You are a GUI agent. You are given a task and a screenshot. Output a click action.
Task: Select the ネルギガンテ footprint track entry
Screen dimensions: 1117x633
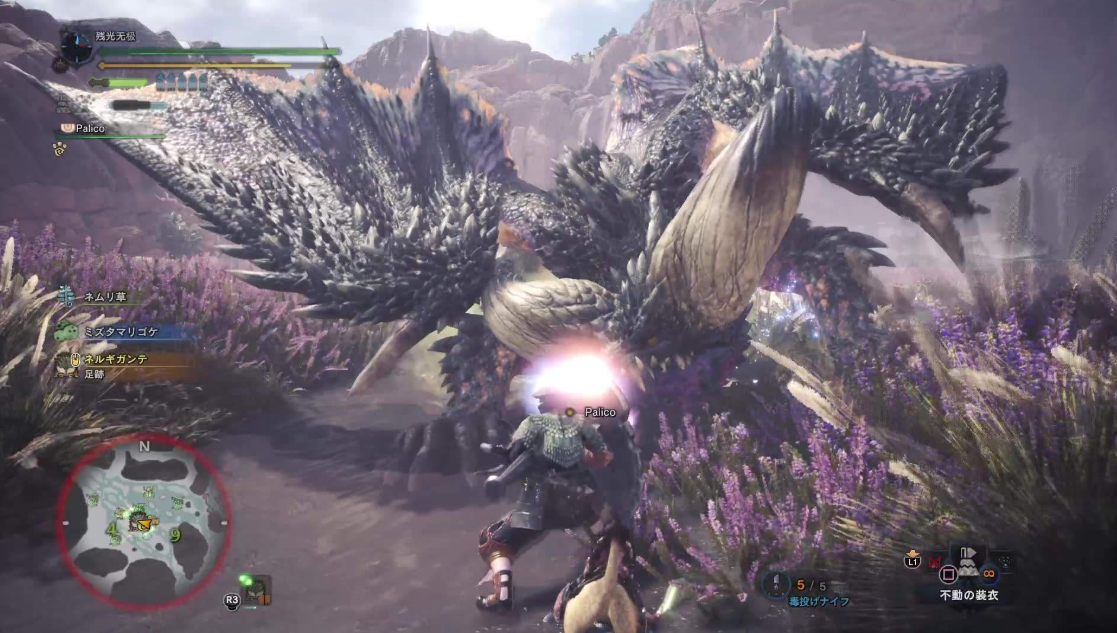(x=110, y=364)
